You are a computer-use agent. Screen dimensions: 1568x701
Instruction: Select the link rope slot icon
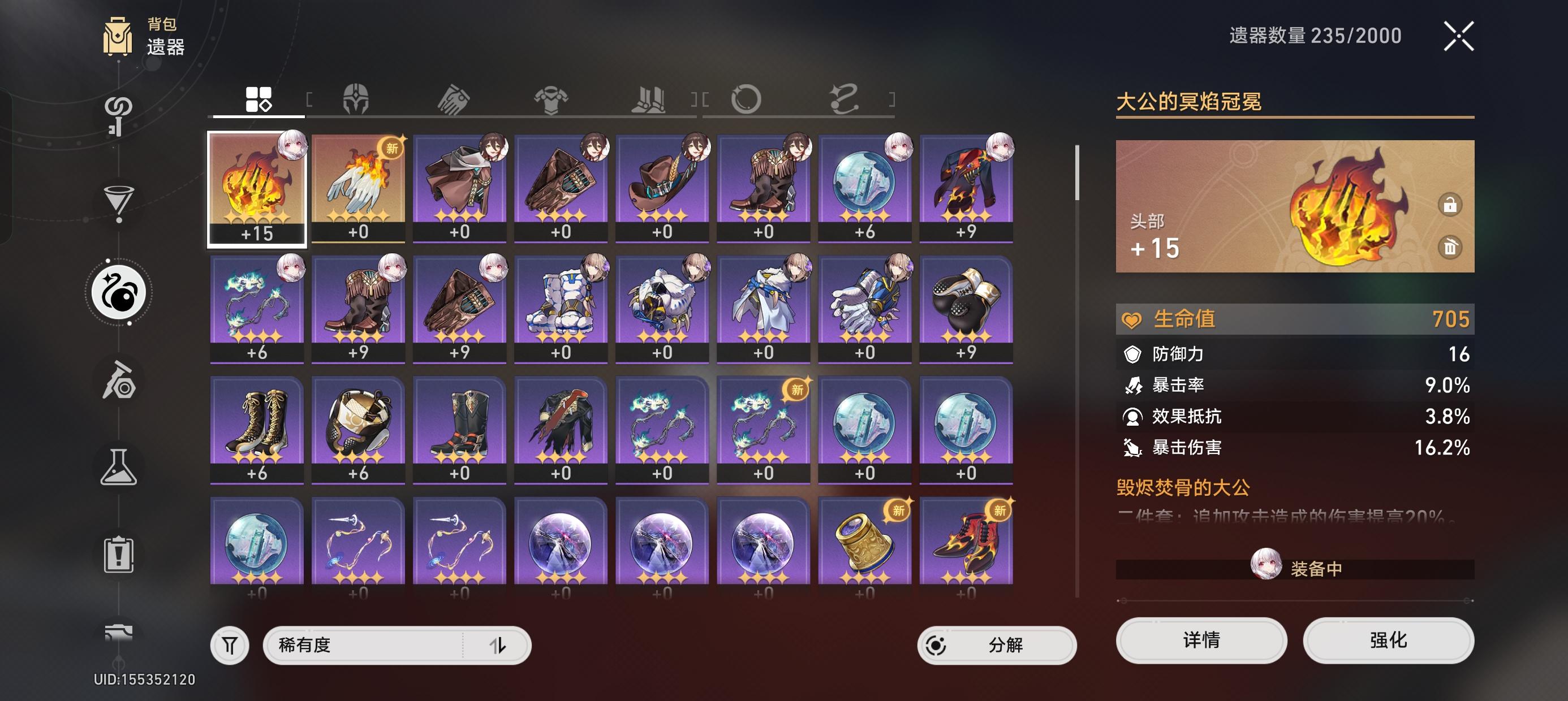(x=846, y=100)
